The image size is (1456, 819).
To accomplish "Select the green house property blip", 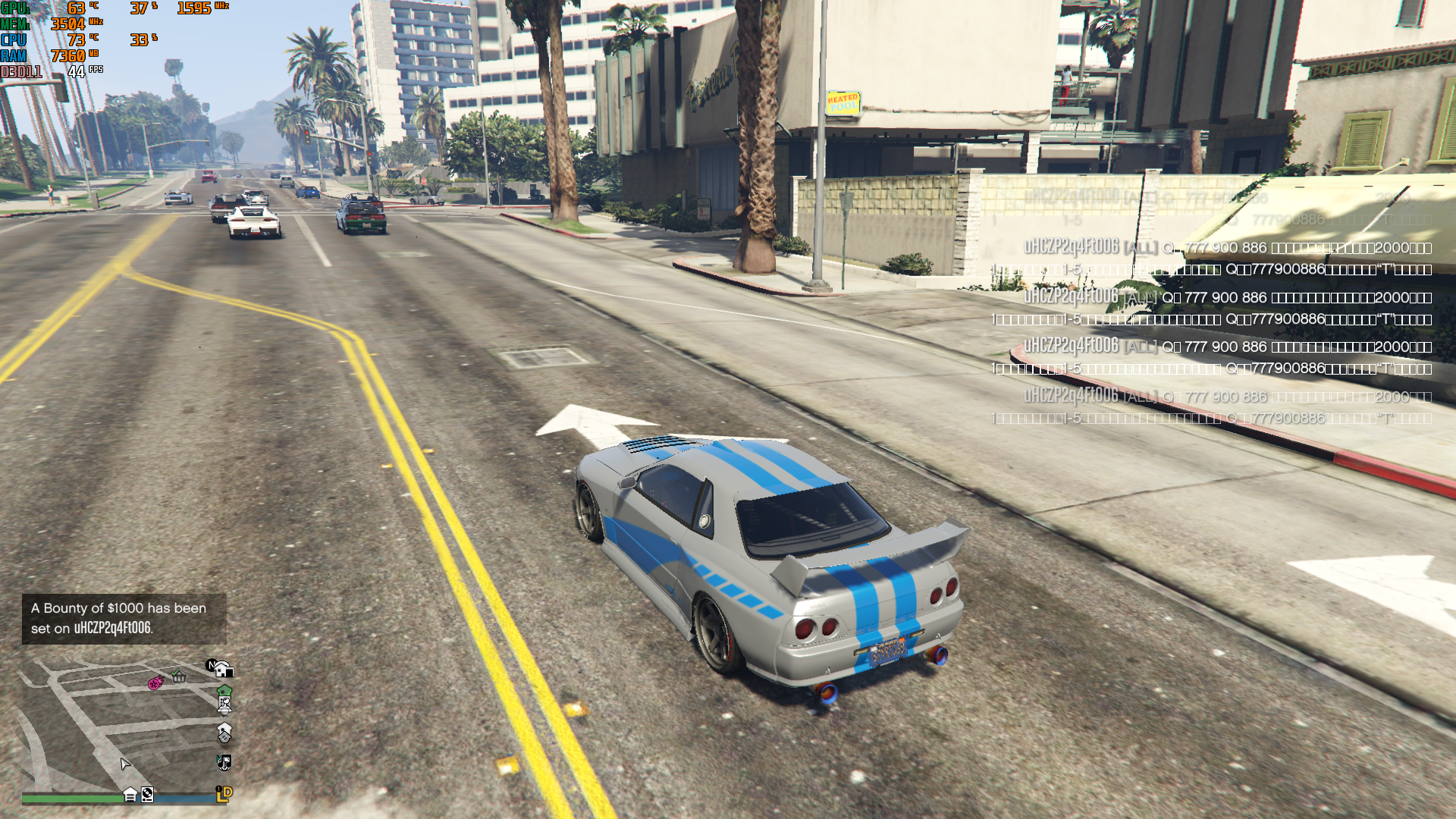I will (224, 691).
